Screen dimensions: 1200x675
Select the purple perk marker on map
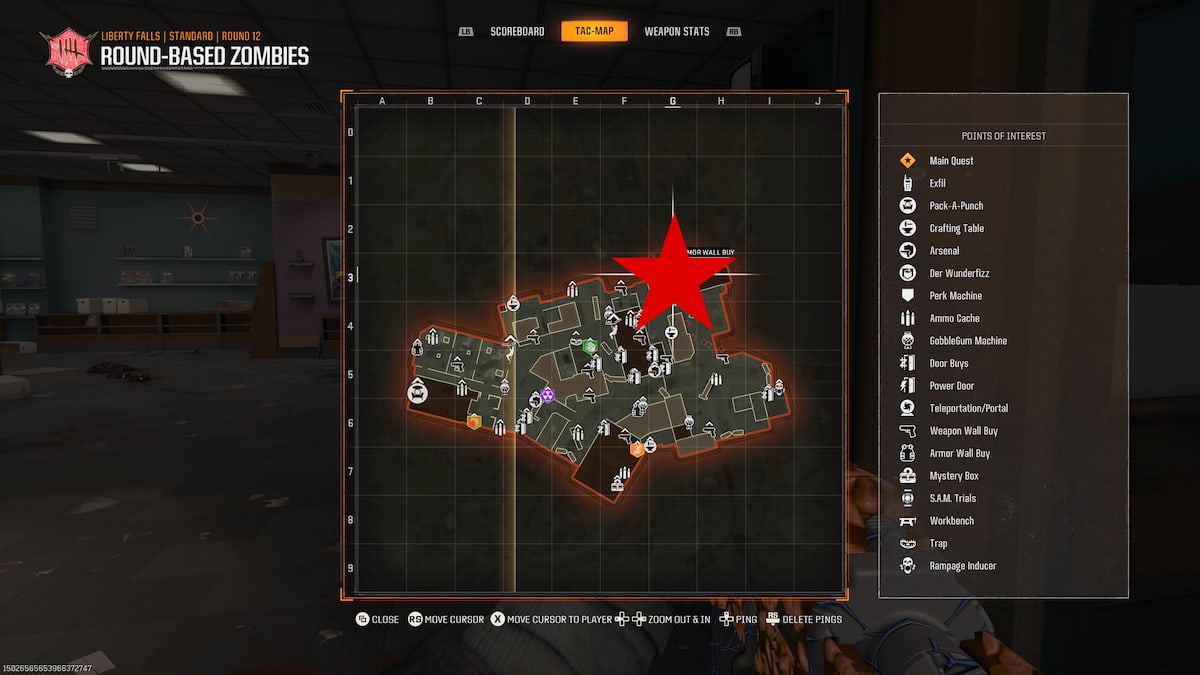coord(547,396)
